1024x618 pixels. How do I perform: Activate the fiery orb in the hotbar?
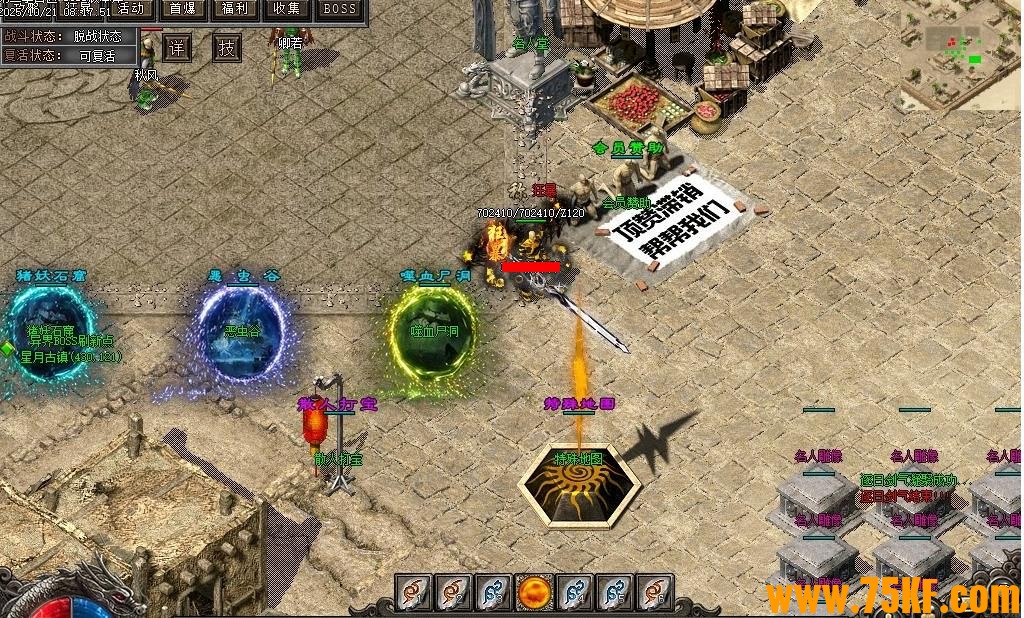534,593
